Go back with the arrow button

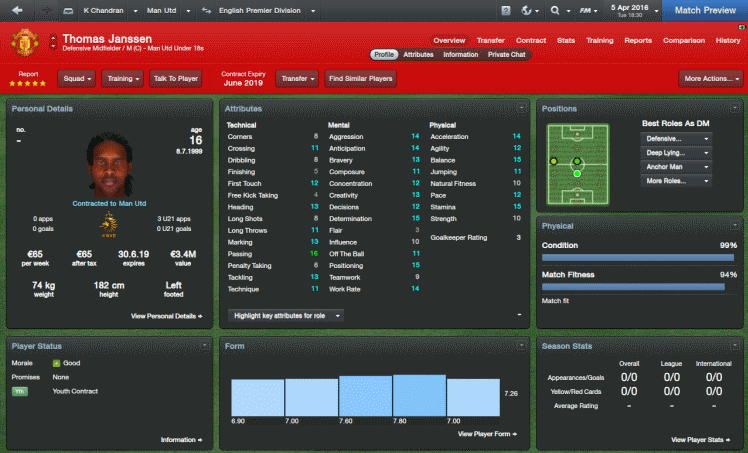pyautogui.click(x=16, y=11)
